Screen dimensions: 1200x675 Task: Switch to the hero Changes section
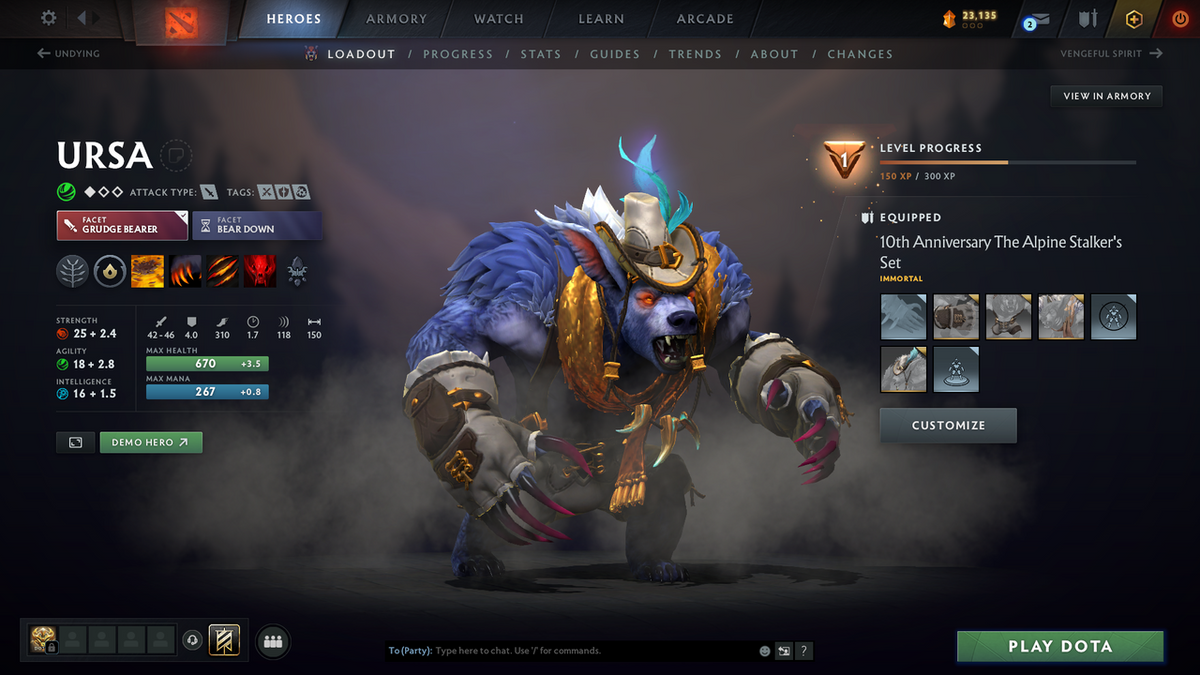[860, 54]
